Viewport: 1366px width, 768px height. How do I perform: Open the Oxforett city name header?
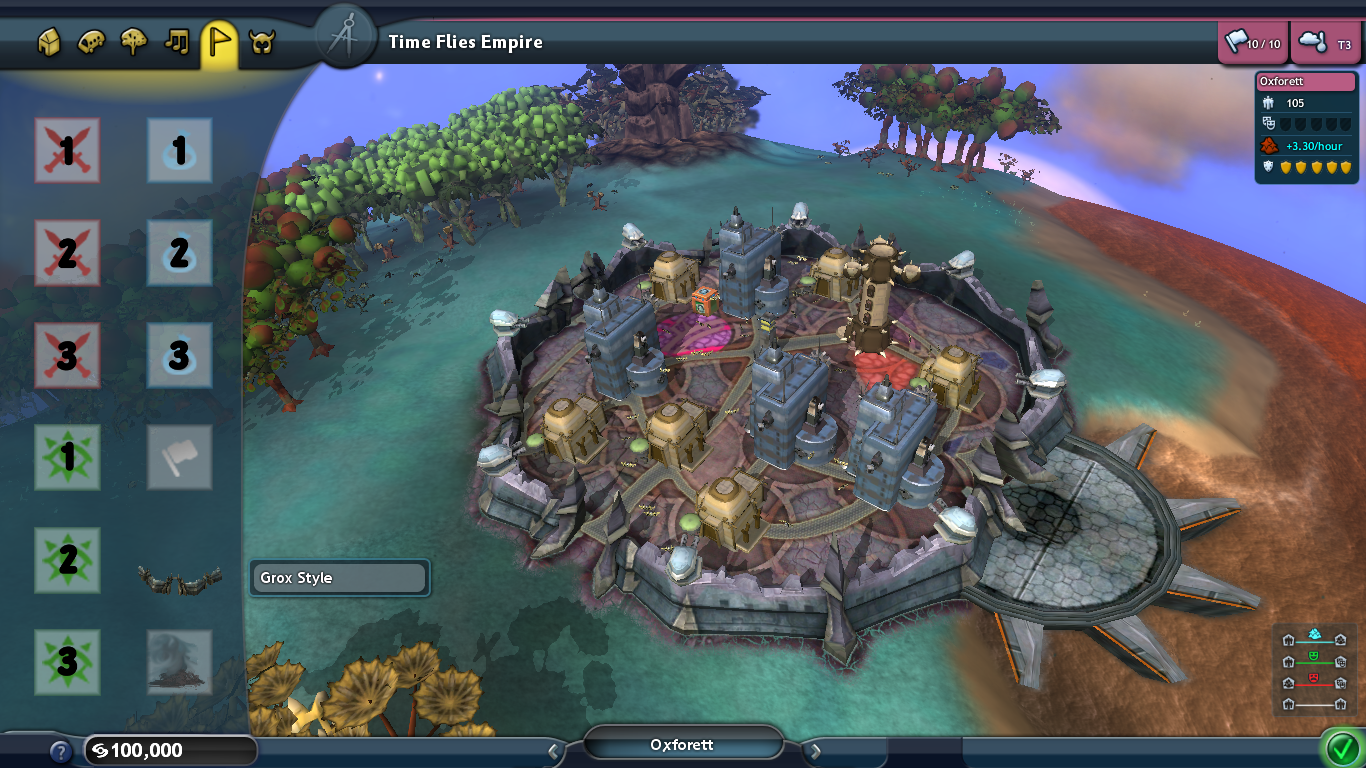coord(684,744)
